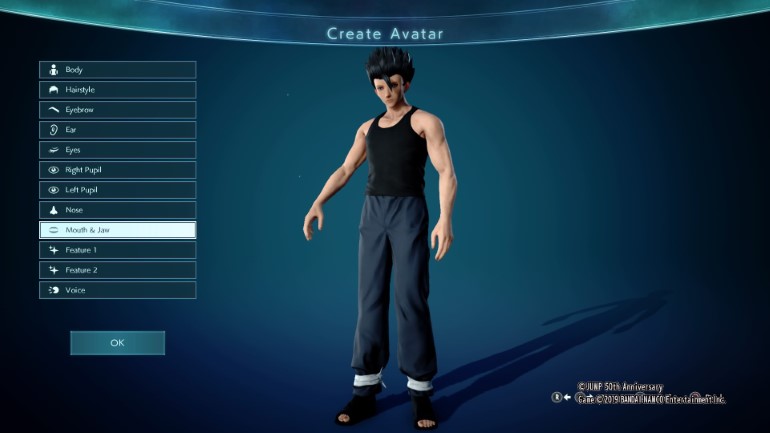Open the Ear customization entry
770x433 pixels.
117,130
